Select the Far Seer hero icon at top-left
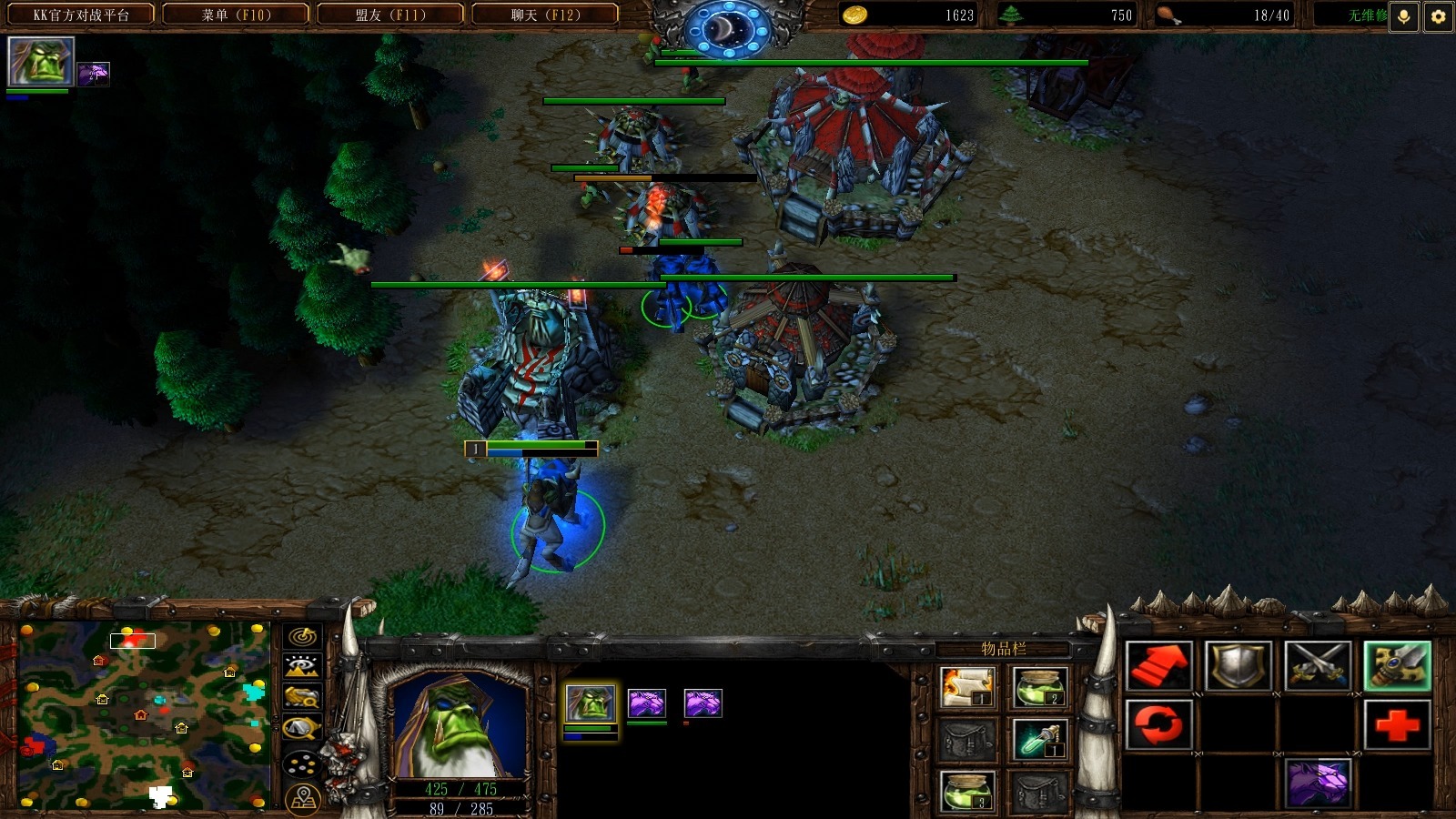This screenshot has height=819, width=1456. coord(40,62)
